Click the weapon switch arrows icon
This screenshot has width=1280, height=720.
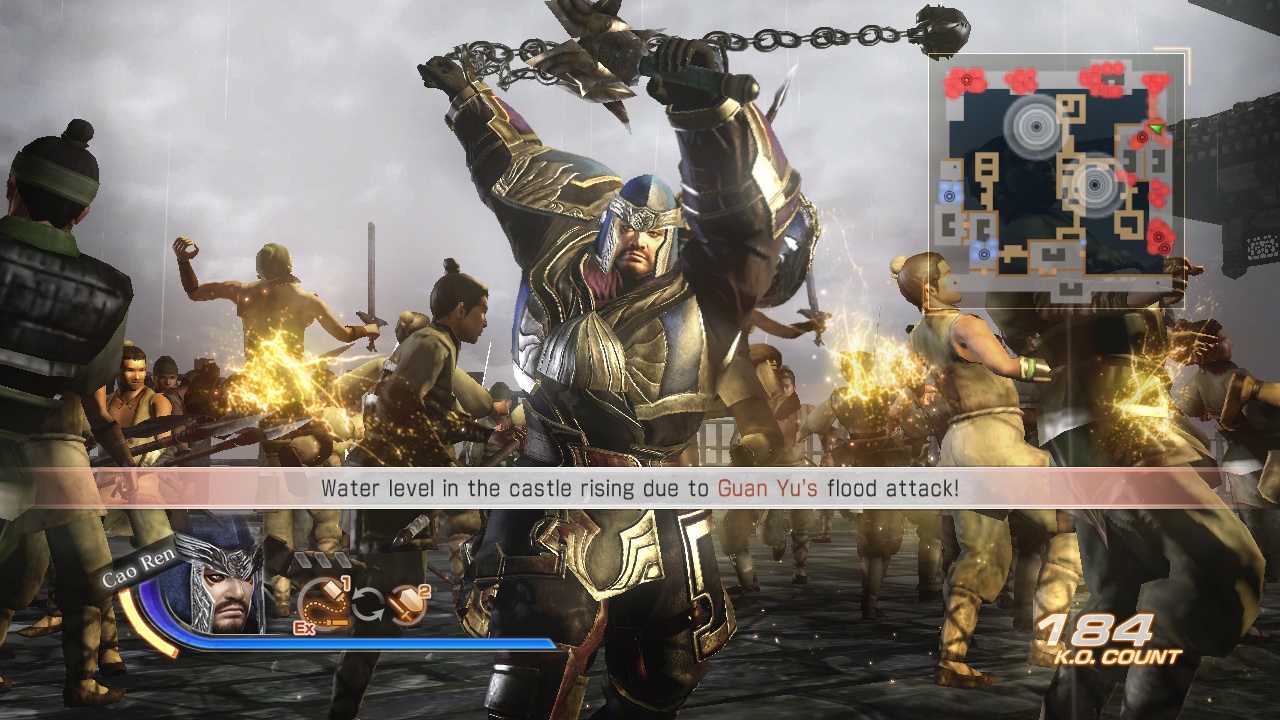369,603
